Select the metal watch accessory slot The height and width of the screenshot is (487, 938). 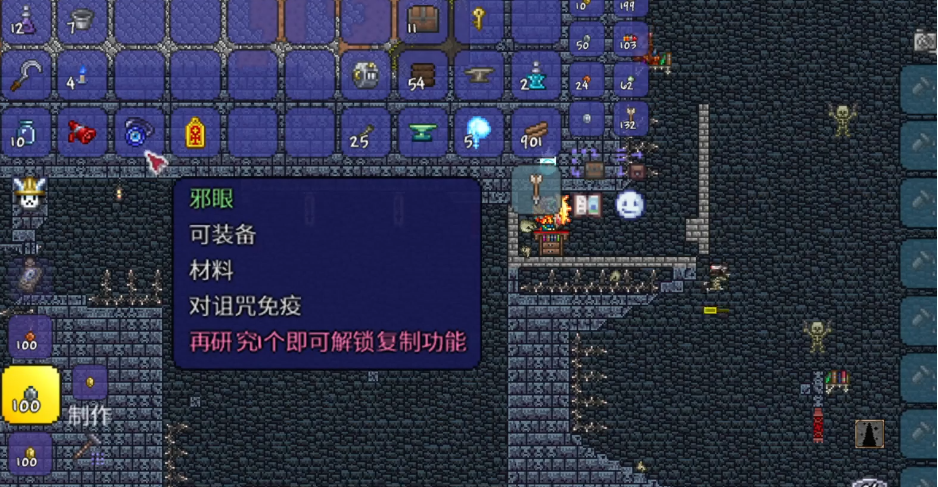(x=366, y=75)
